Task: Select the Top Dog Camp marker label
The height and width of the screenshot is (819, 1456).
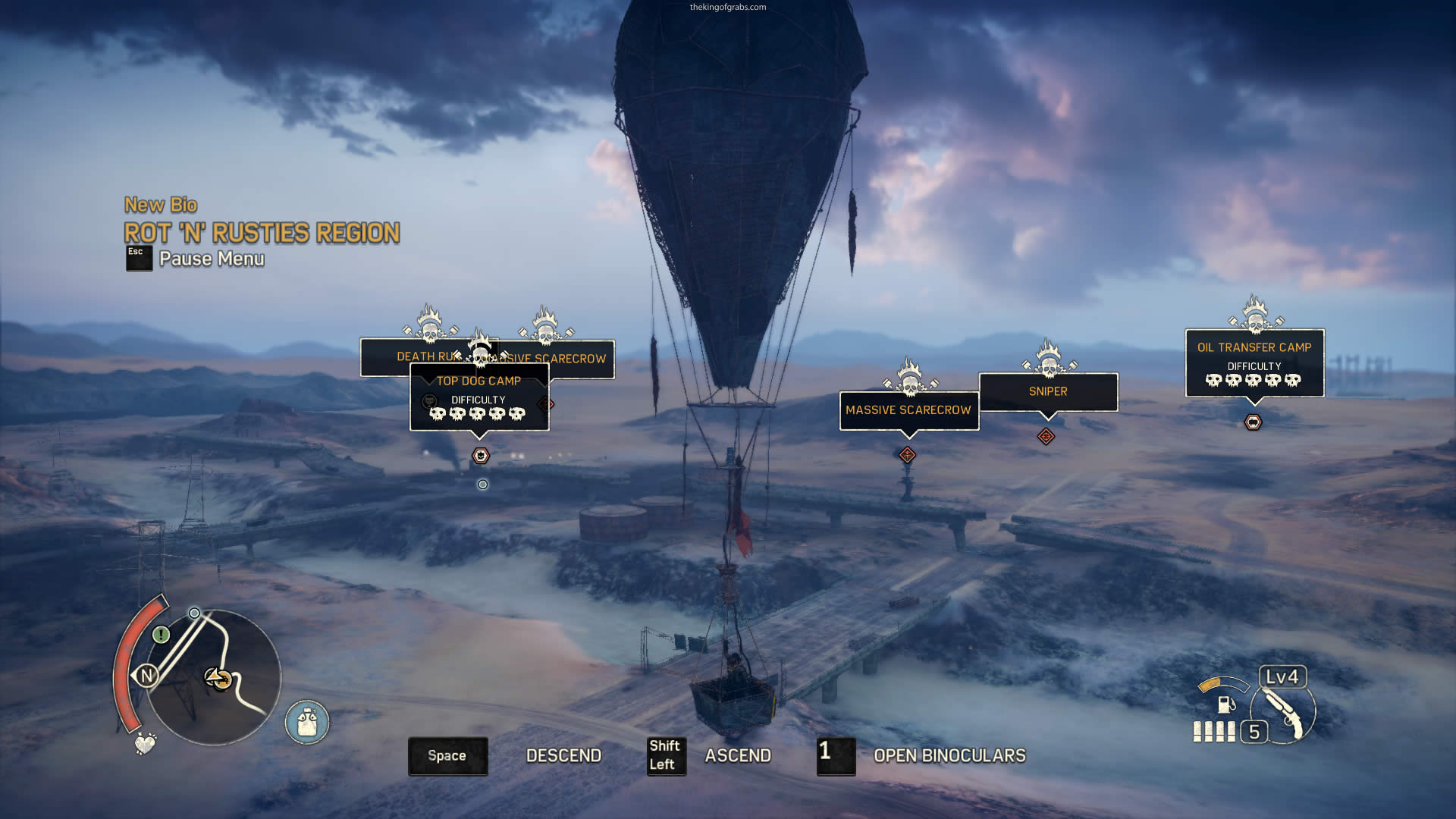Action: 479,381
